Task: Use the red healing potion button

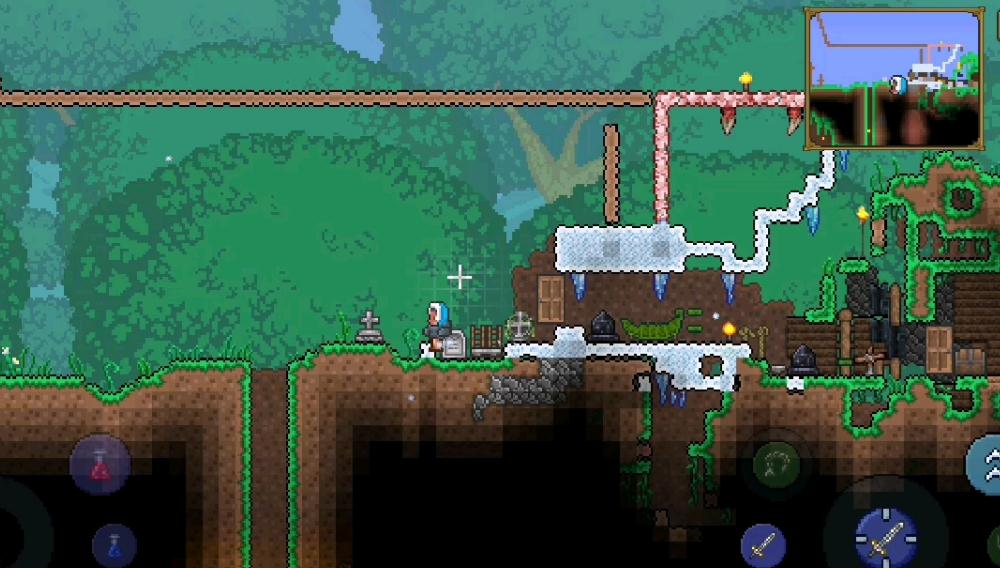Action: pos(100,465)
